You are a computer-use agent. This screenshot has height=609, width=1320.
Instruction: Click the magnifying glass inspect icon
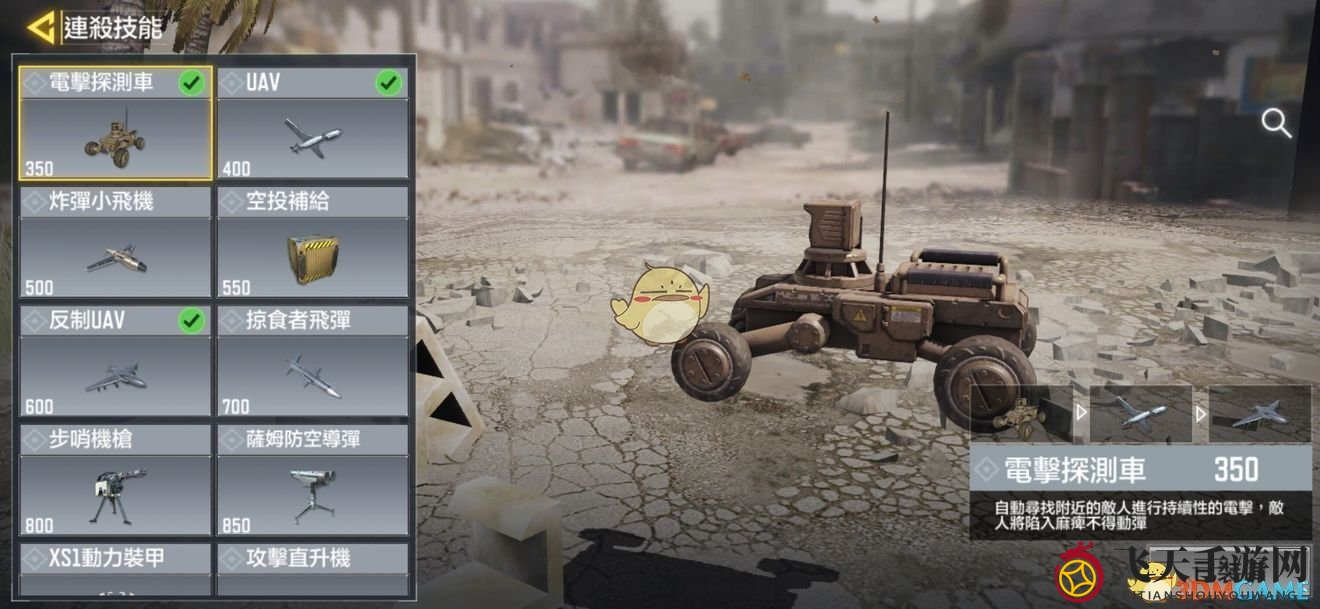click(1276, 124)
